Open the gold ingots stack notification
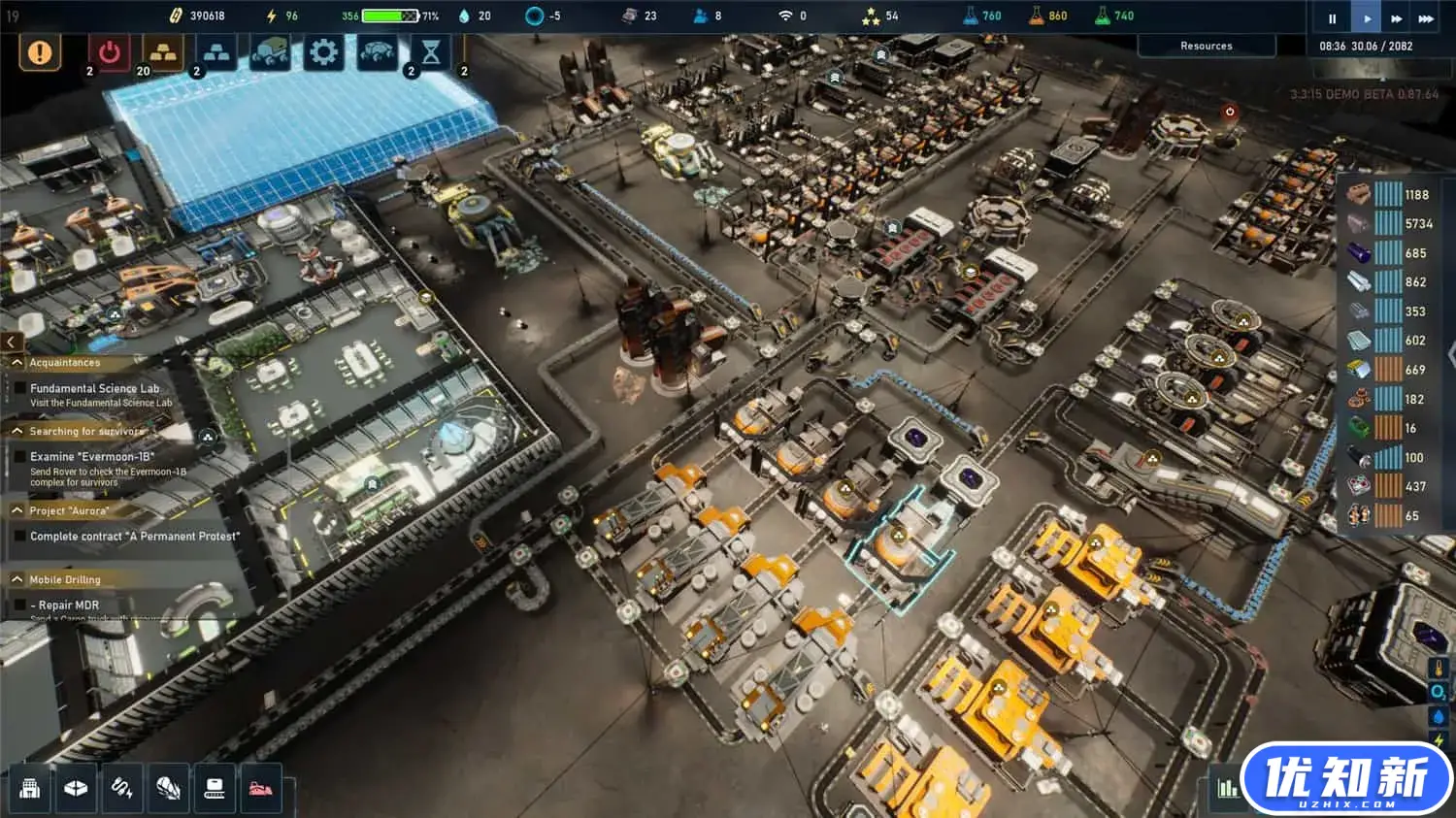The width and height of the screenshot is (1456, 818). coord(163,52)
